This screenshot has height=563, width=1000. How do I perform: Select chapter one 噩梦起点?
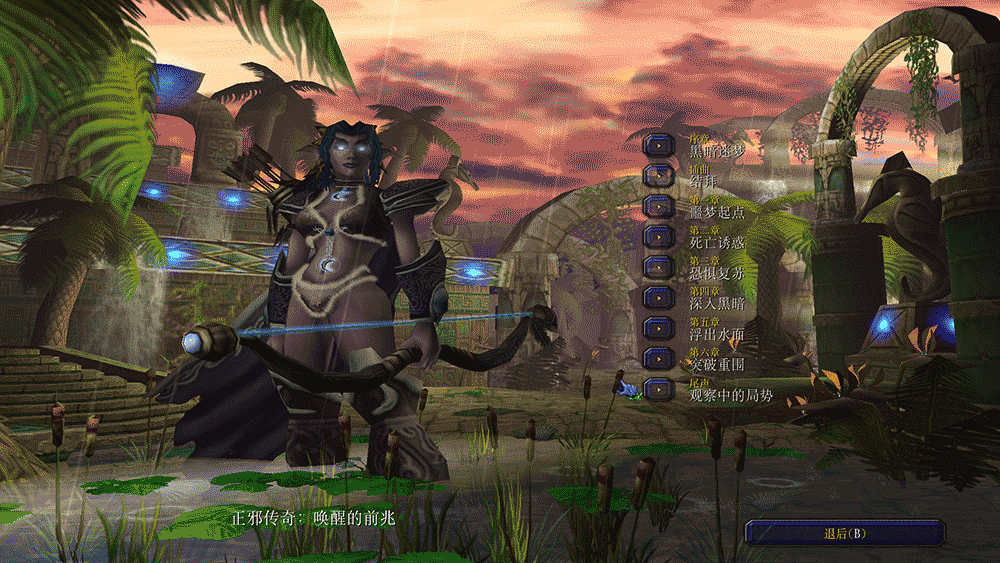(x=659, y=206)
